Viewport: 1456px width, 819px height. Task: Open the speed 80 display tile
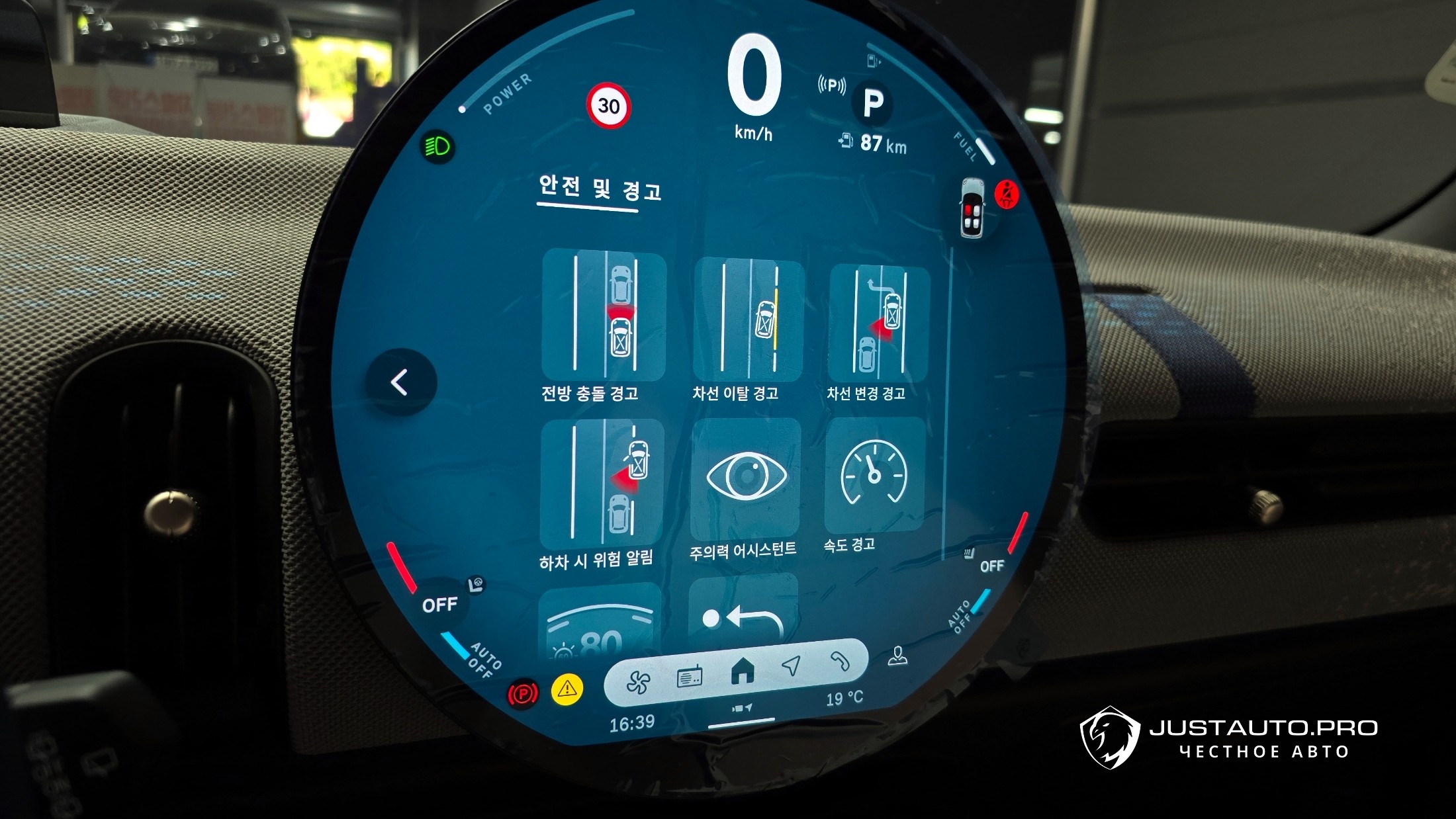600,623
